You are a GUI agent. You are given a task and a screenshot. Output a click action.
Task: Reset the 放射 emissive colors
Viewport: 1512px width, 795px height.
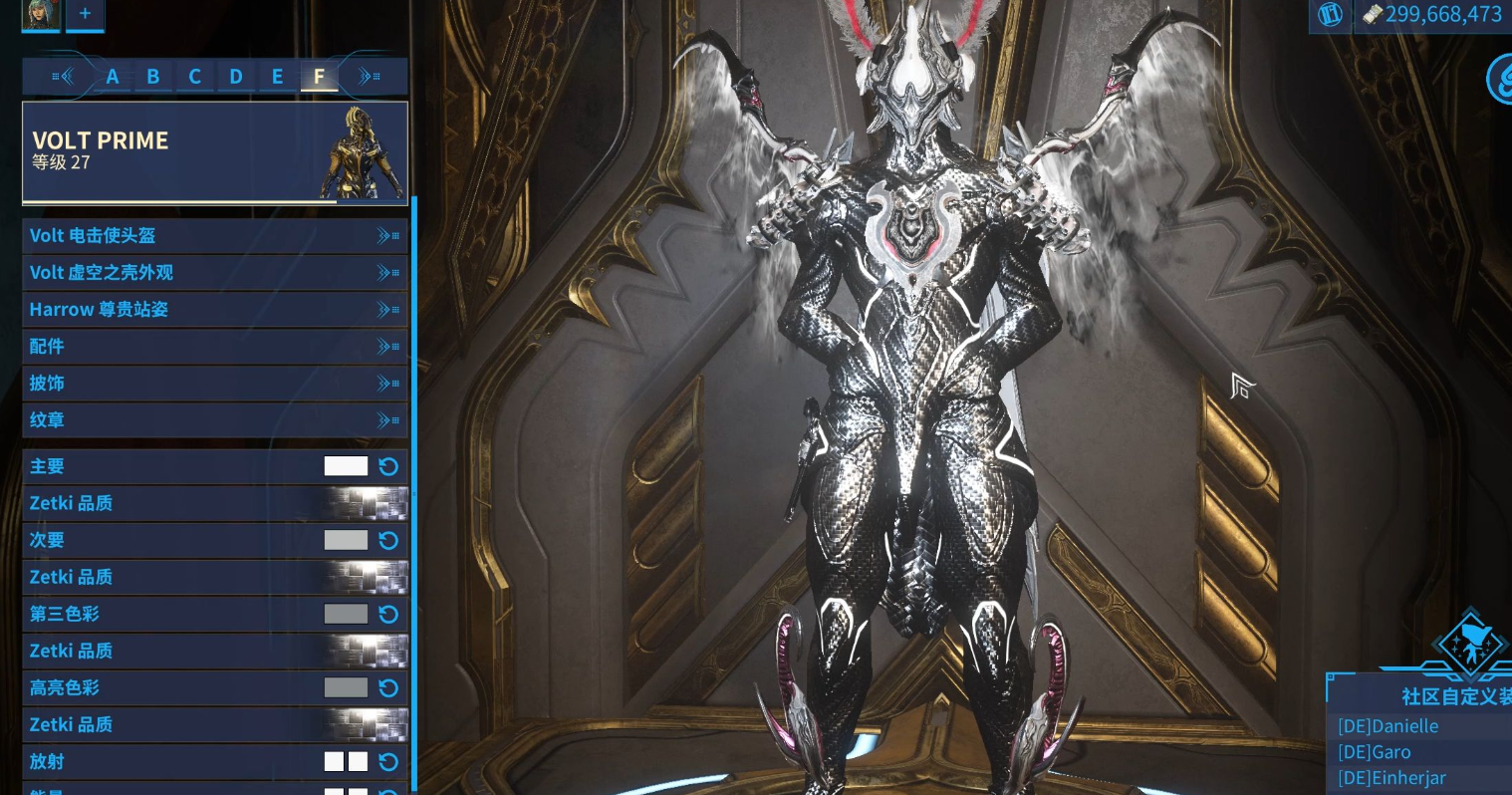point(388,762)
